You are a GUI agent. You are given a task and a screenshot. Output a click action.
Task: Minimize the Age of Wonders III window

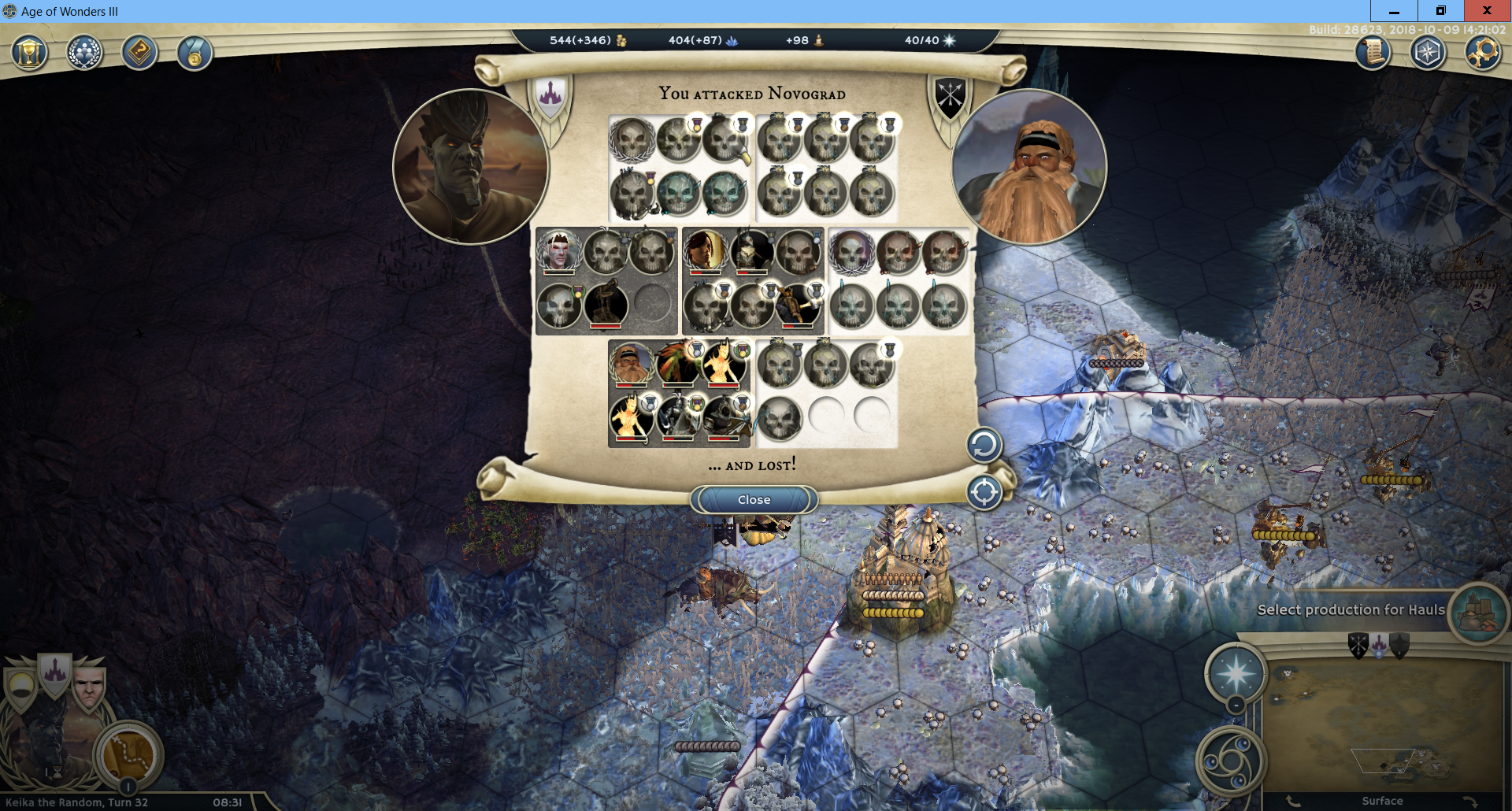coord(1394,11)
